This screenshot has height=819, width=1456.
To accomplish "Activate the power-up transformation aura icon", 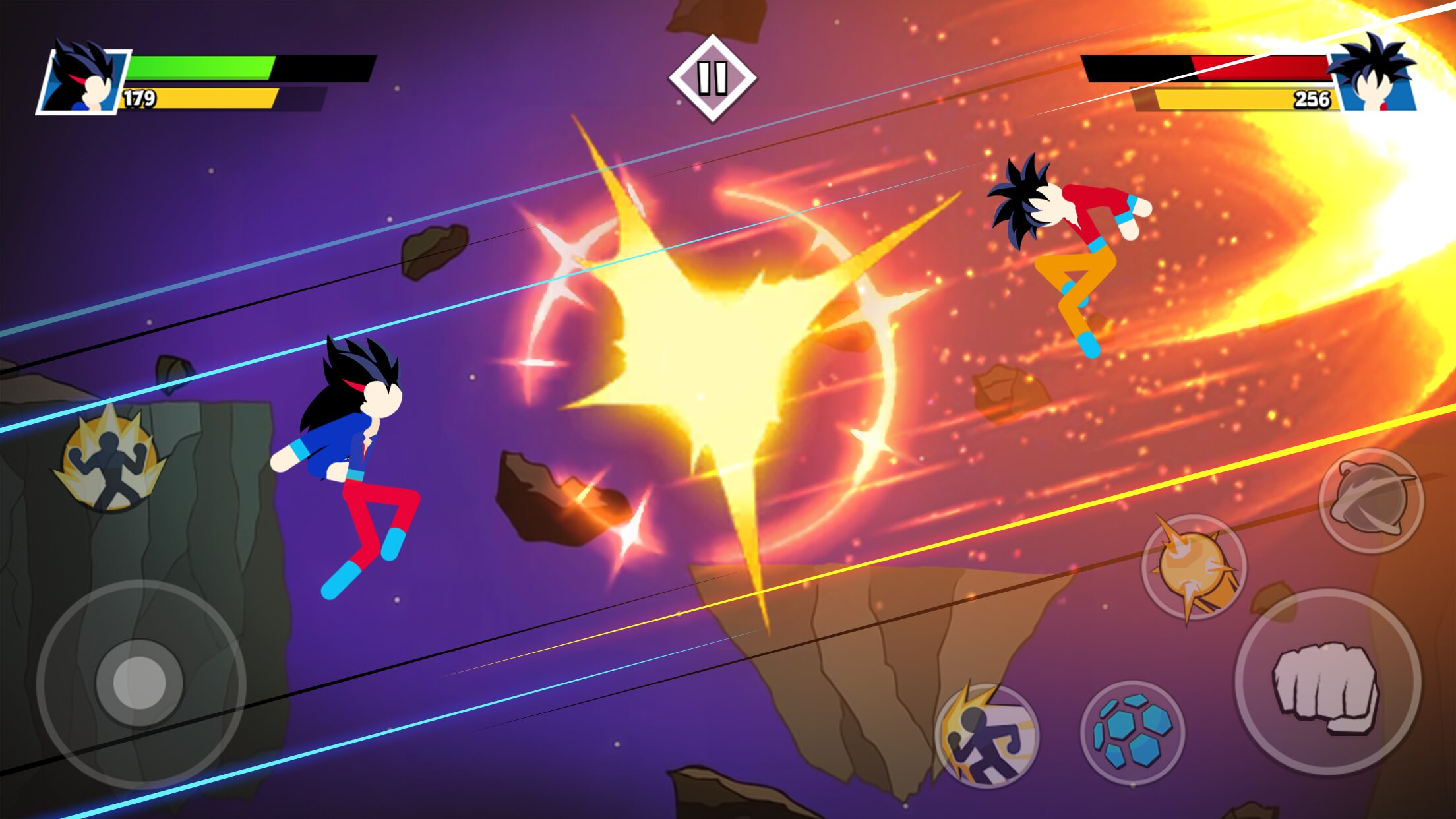I will (109, 459).
